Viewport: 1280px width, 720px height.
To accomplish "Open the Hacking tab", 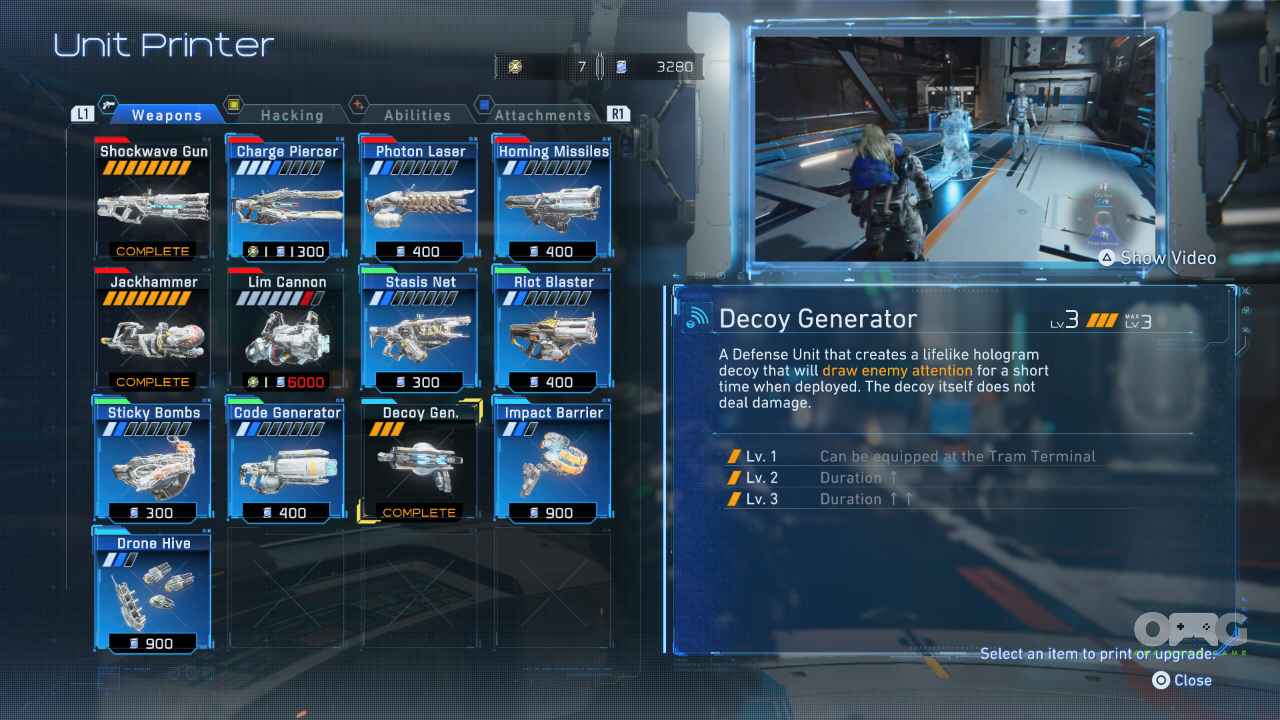I will pos(291,115).
